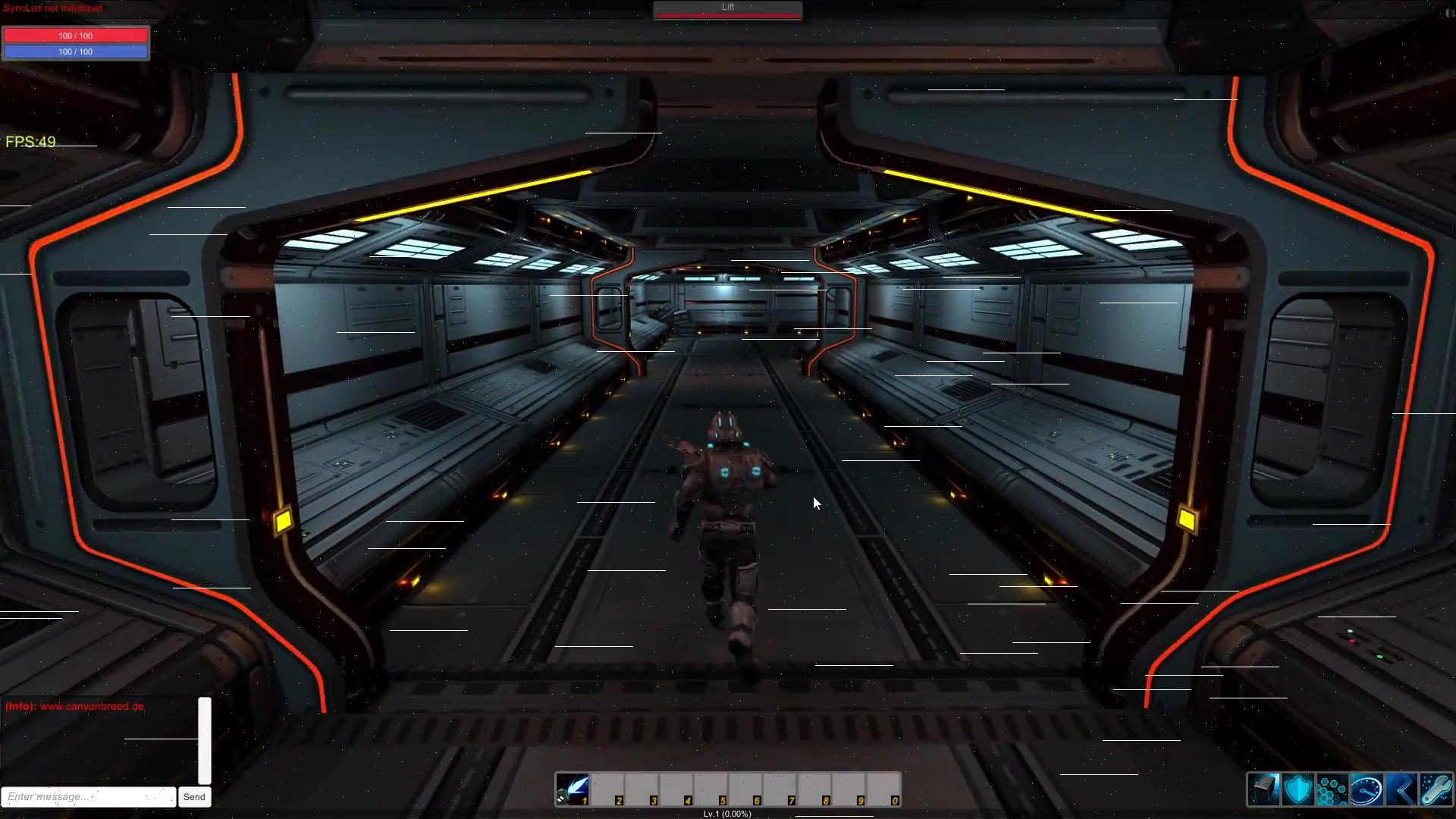Viewport: 1456px width, 819px height.
Task: Click the speedometer gauge menu icon
Action: coord(1367,789)
